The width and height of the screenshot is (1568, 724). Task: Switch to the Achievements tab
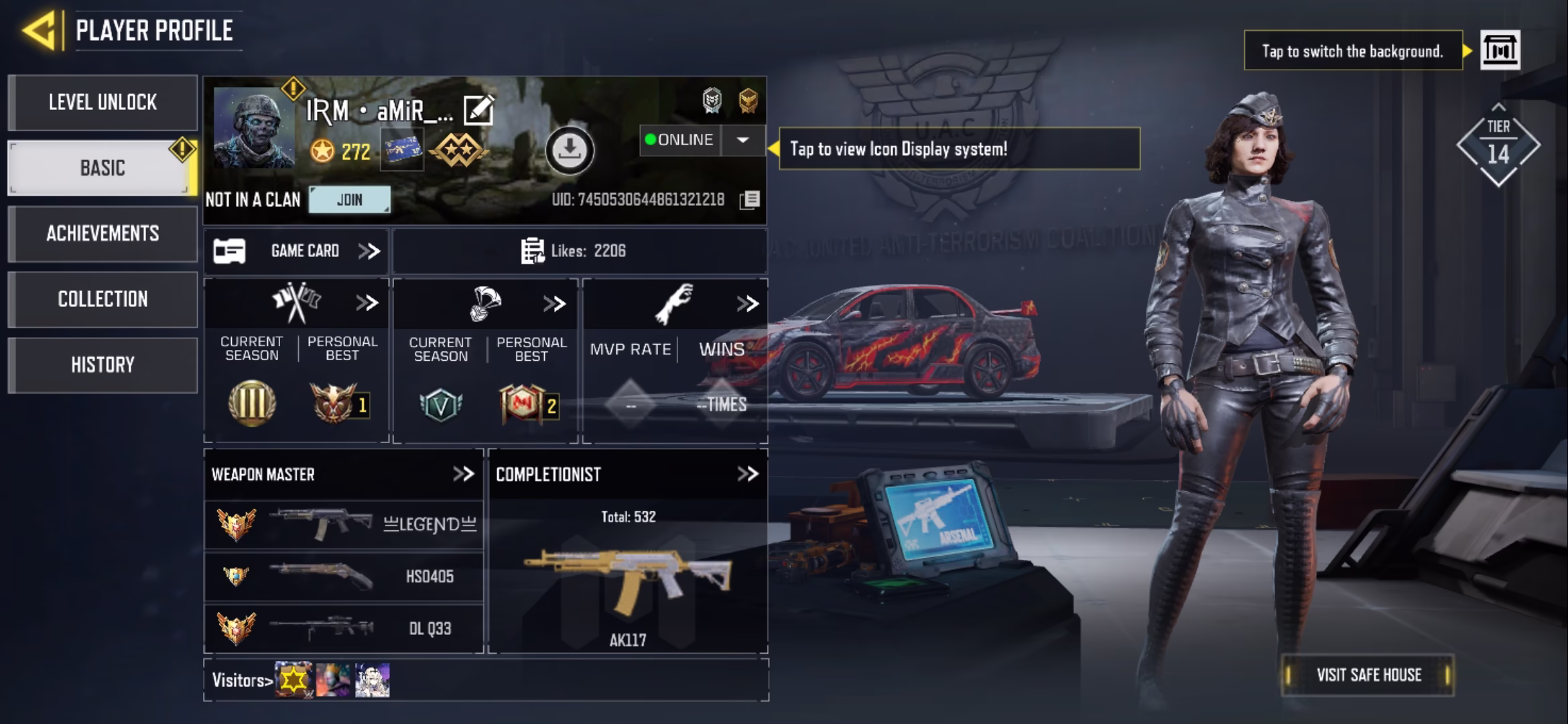coord(103,233)
